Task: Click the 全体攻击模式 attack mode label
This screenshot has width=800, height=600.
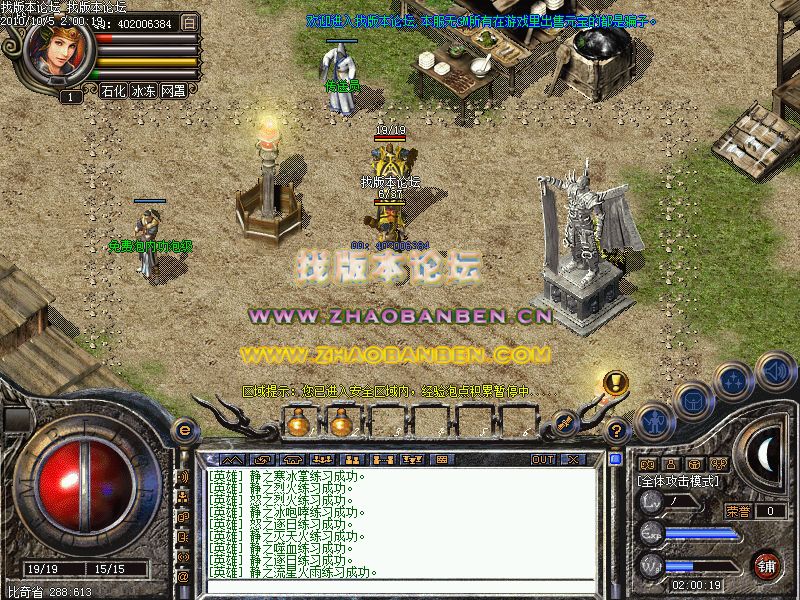Action: pos(678,481)
